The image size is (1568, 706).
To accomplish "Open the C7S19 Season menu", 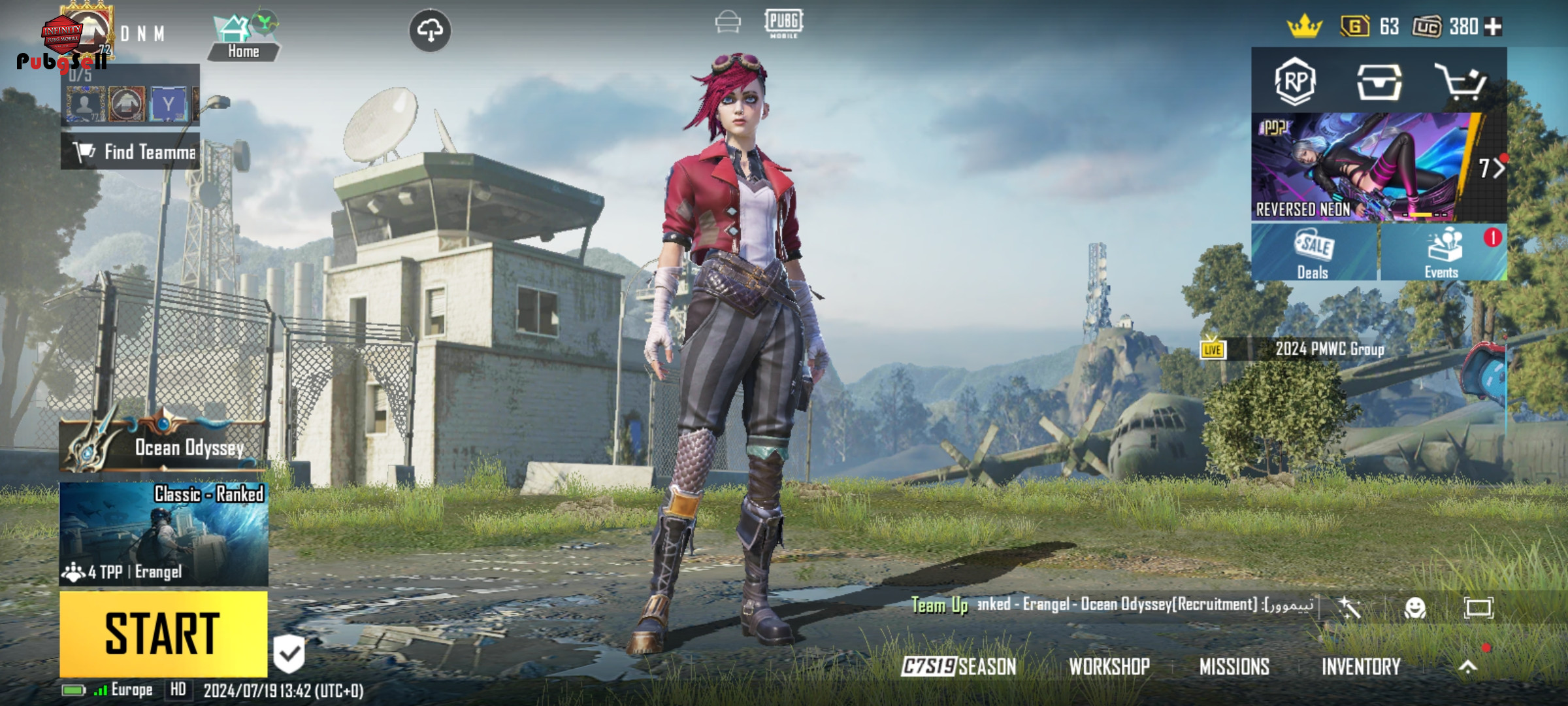I will point(958,667).
